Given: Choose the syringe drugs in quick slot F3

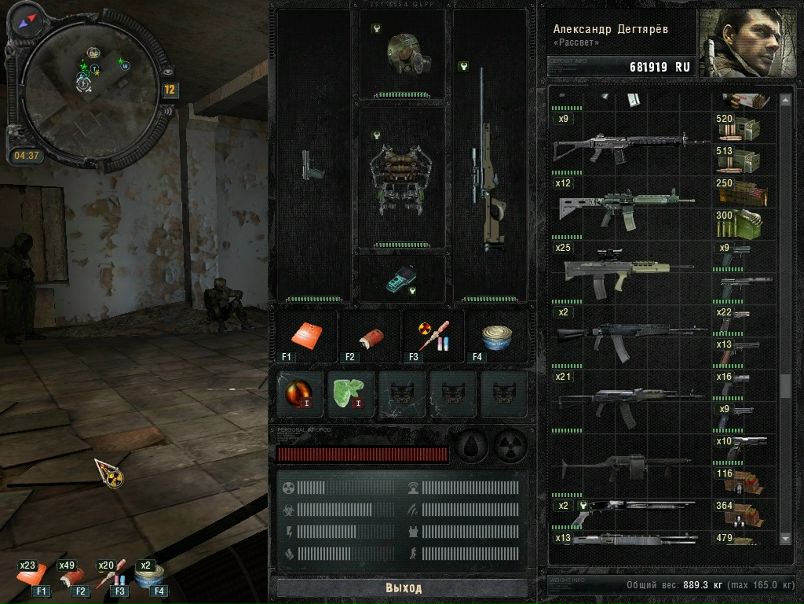Looking at the screenshot, I should (432, 337).
